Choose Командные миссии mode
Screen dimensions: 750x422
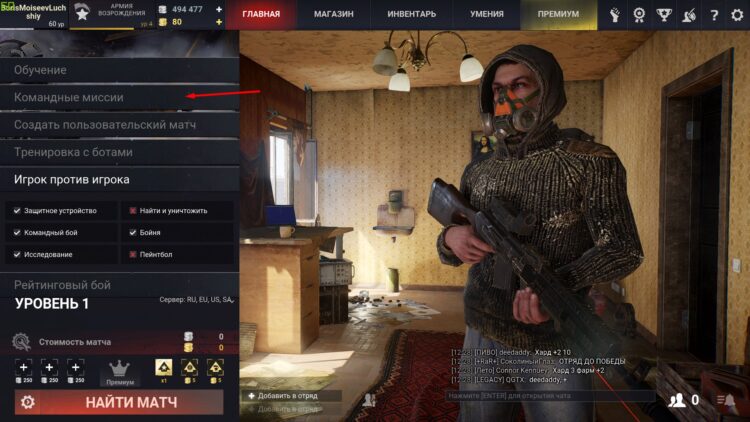coord(69,98)
